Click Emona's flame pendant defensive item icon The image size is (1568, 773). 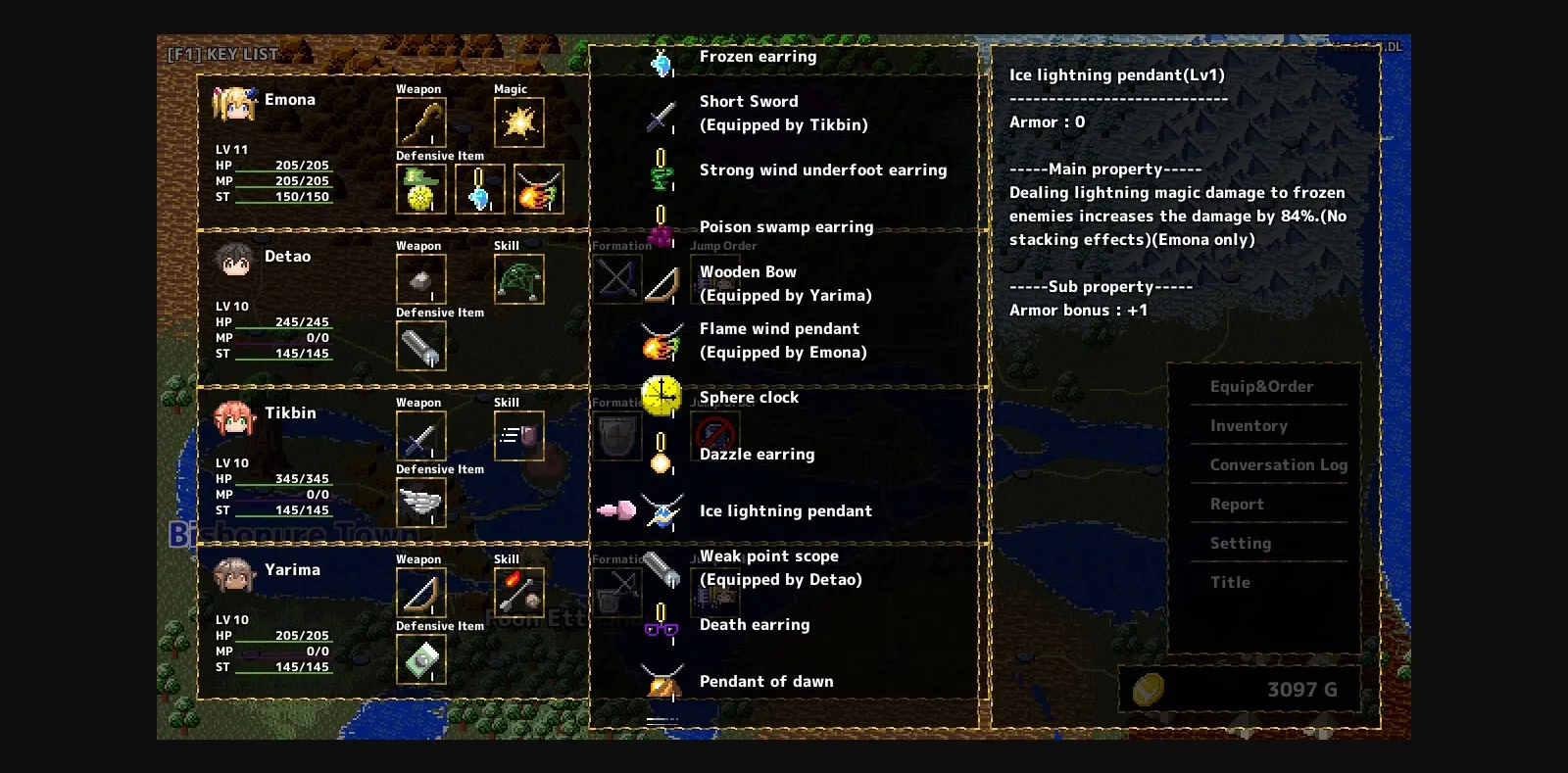coord(537,188)
